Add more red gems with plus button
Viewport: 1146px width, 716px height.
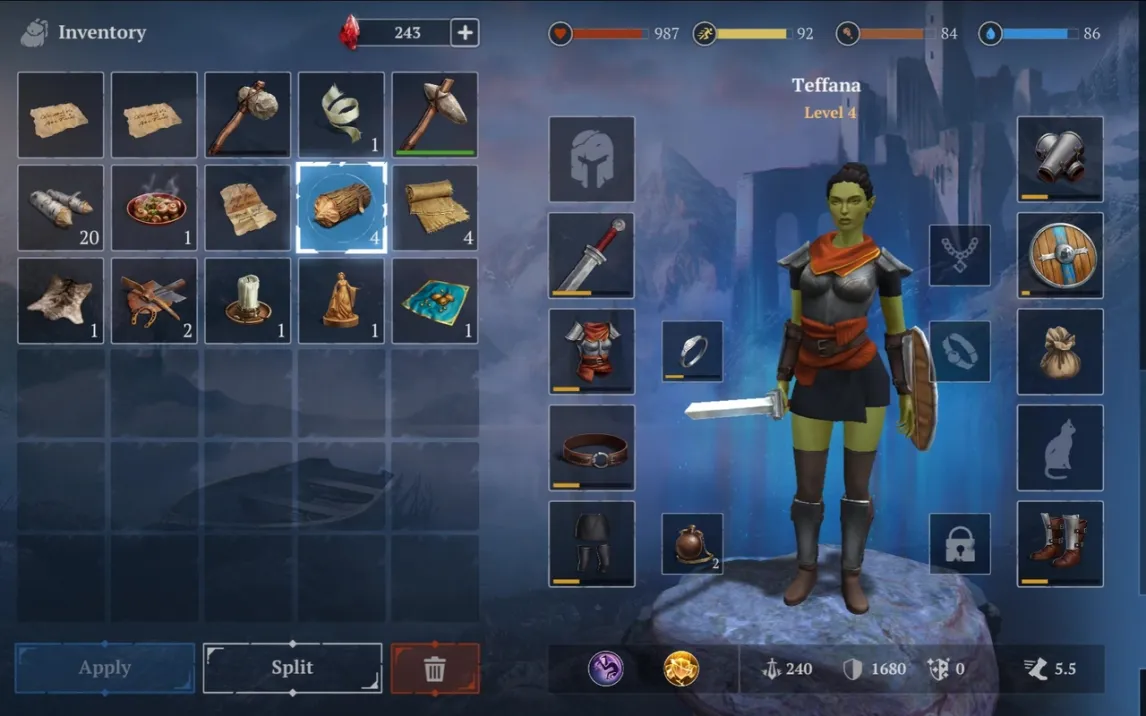pyautogui.click(x=465, y=32)
